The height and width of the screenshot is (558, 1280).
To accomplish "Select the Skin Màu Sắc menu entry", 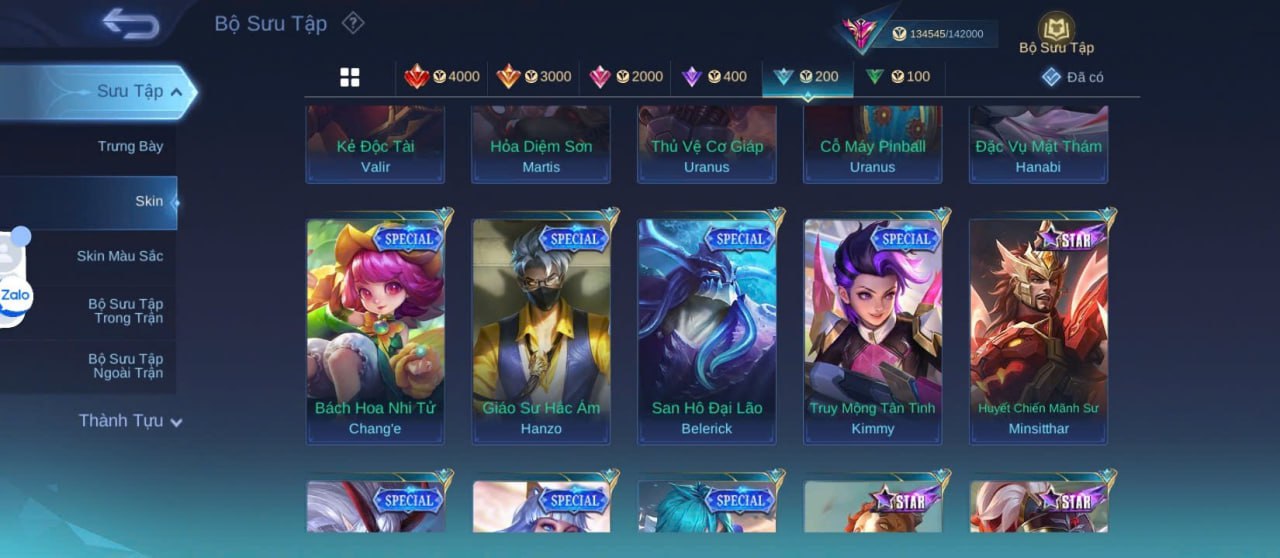I will click(120, 256).
